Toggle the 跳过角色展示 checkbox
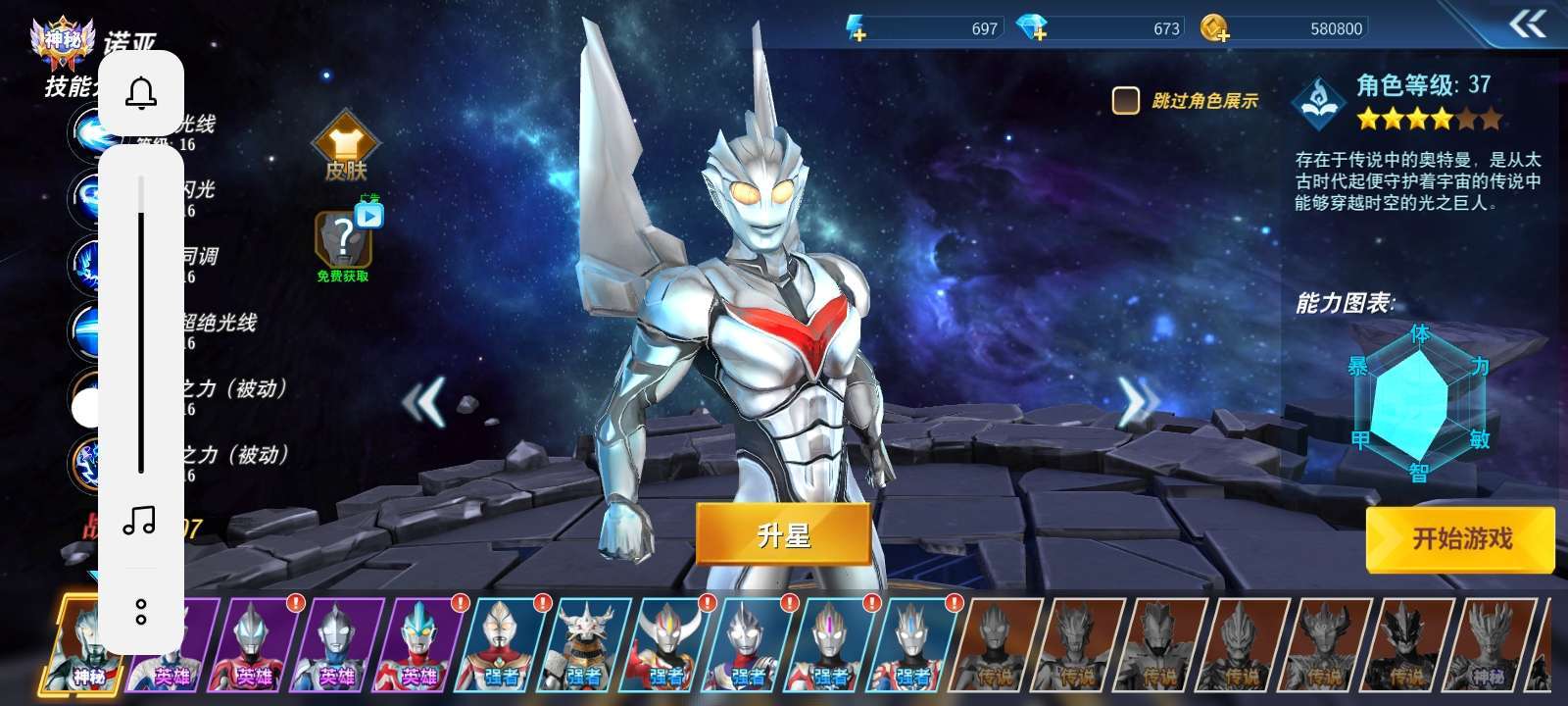The width and height of the screenshot is (1568, 706). coord(1125,100)
